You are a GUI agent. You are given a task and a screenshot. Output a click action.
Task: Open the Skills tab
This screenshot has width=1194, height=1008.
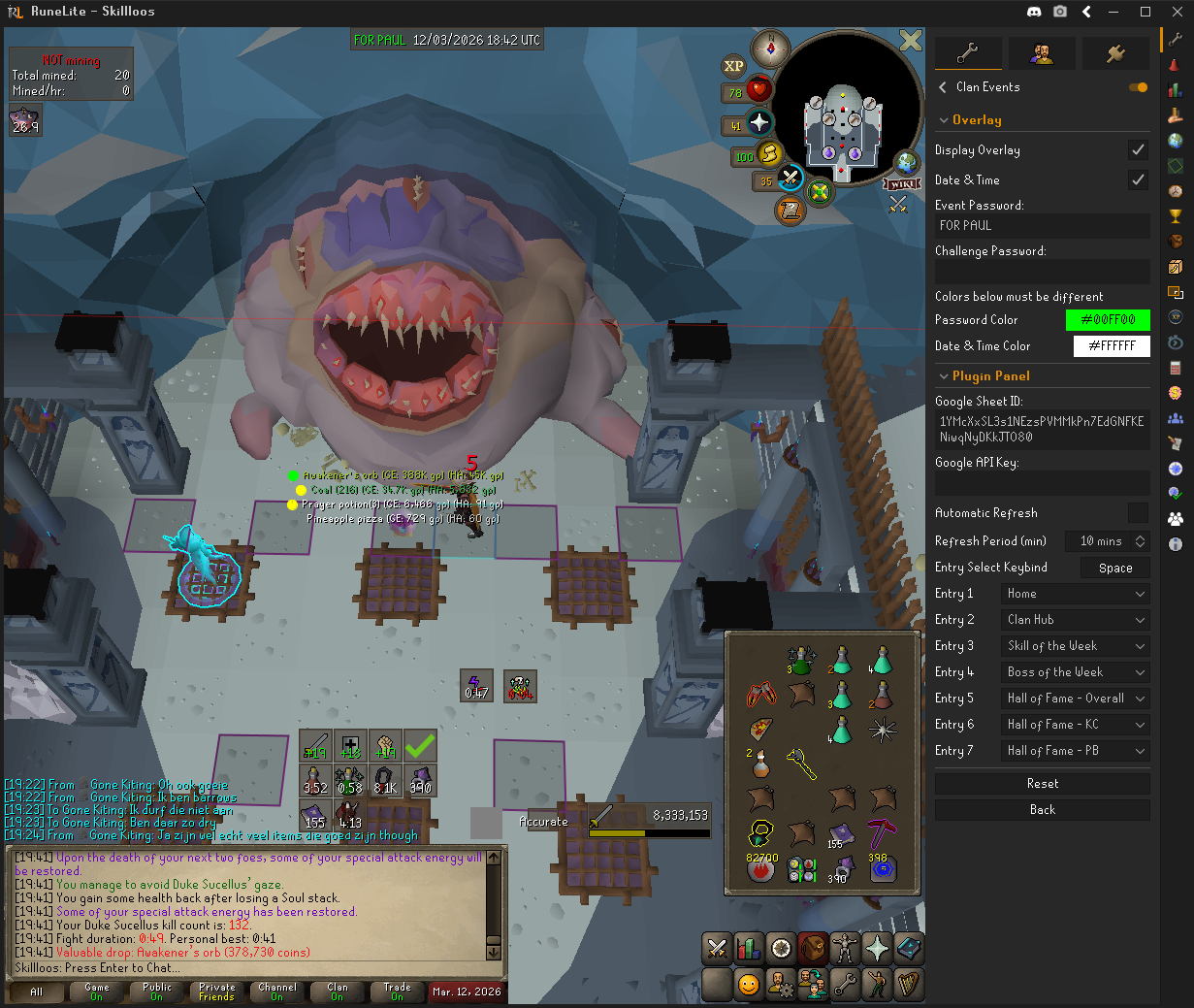[x=749, y=949]
